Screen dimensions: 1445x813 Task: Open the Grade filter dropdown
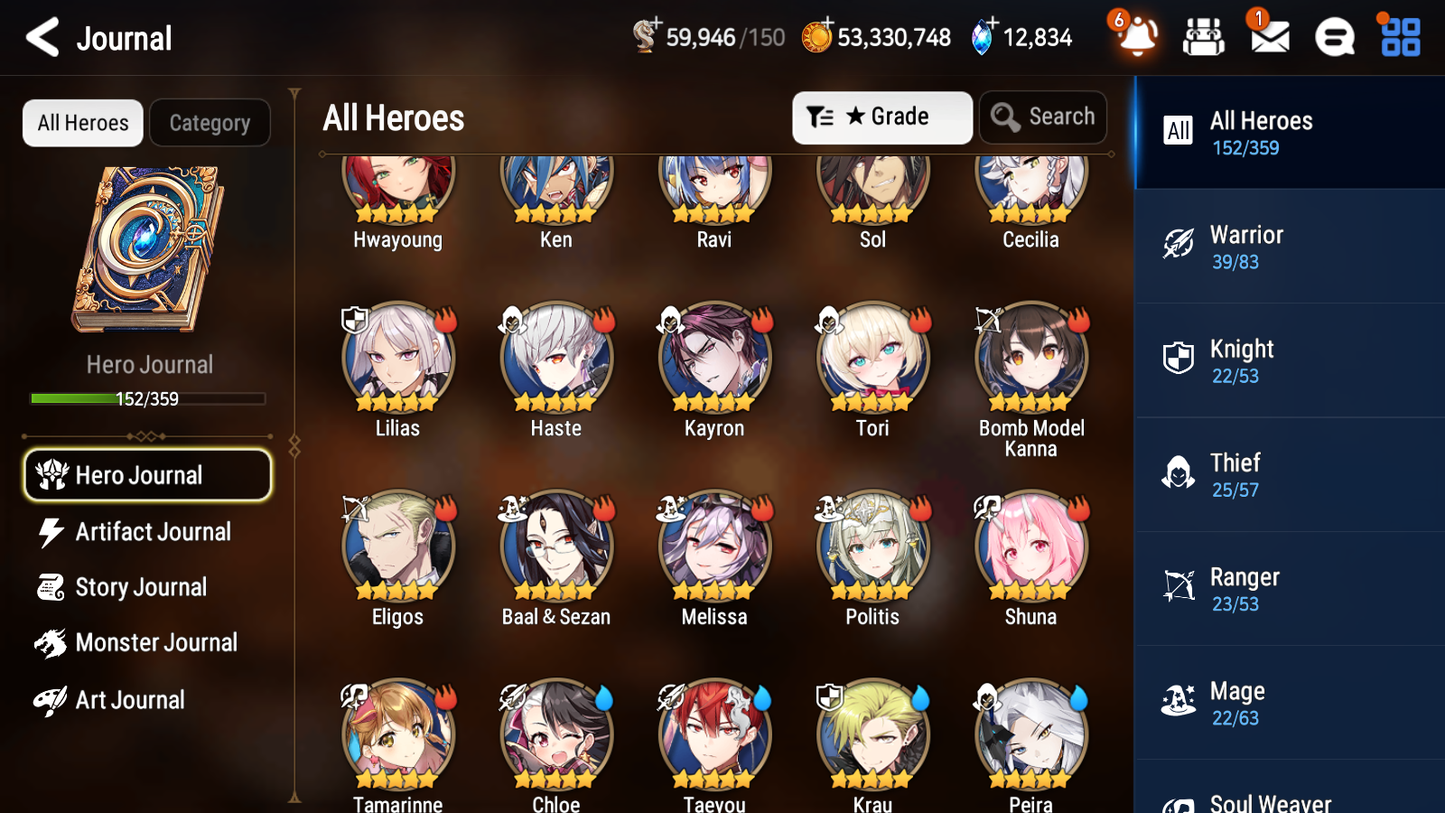[882, 117]
